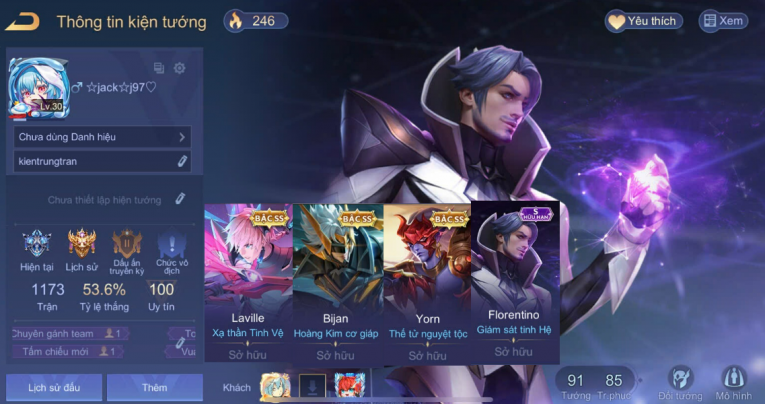Open the Đổi tướng hero swap button
This screenshot has width=765, height=404.
tap(682, 384)
